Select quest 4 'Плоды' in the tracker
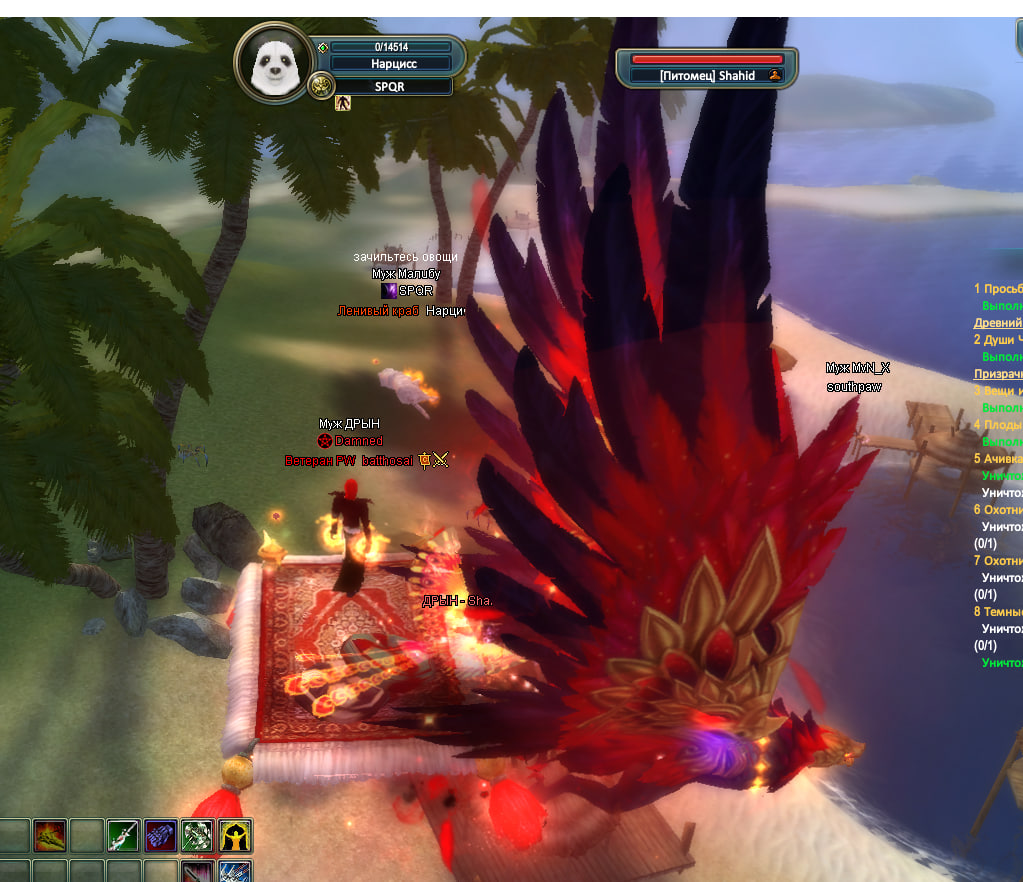The image size is (1023, 882). [998, 425]
